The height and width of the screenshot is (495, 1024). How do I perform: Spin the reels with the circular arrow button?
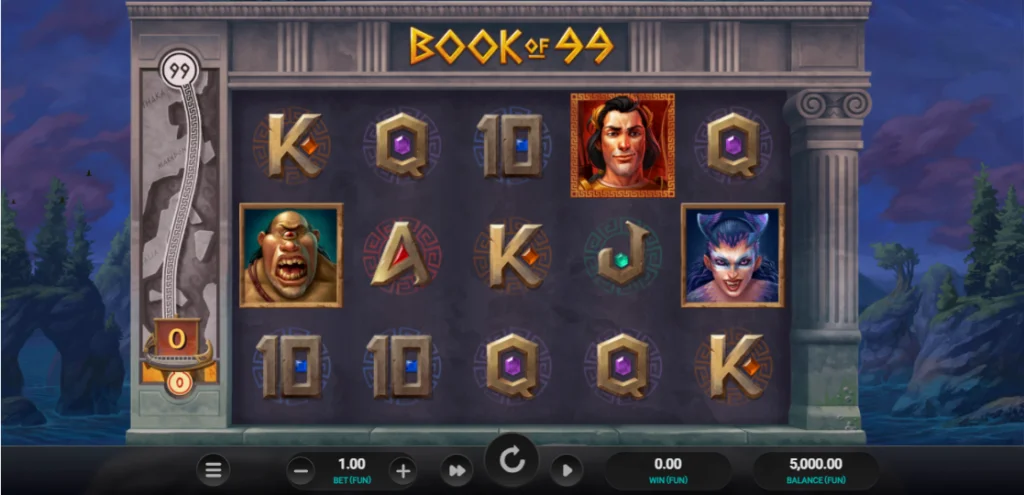(512, 461)
